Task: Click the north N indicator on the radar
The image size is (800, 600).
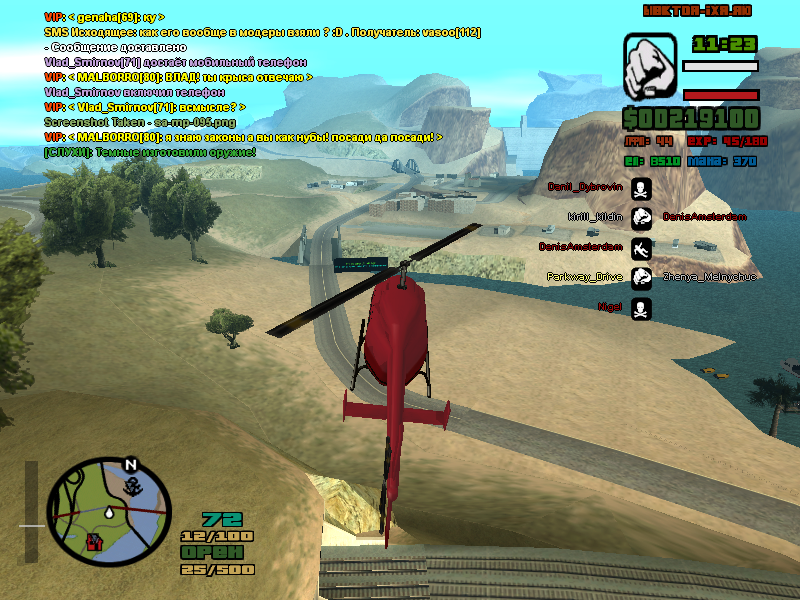Action: click(130, 465)
